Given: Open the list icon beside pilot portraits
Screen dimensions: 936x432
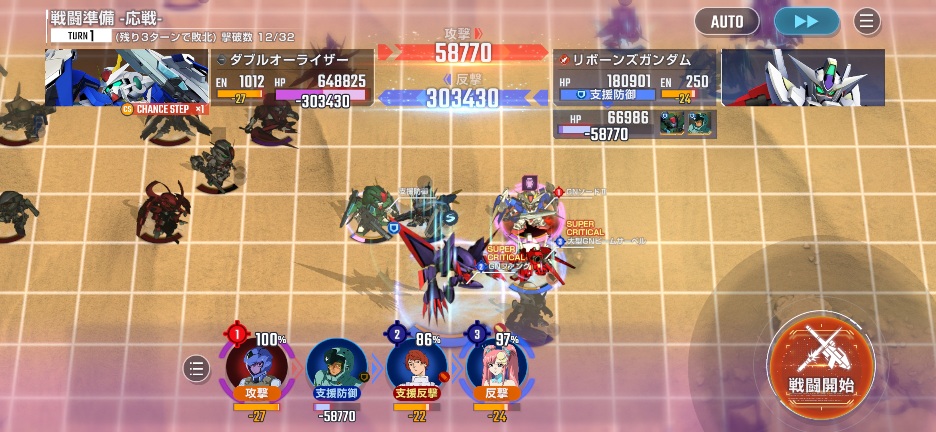Looking at the screenshot, I should (x=197, y=369).
